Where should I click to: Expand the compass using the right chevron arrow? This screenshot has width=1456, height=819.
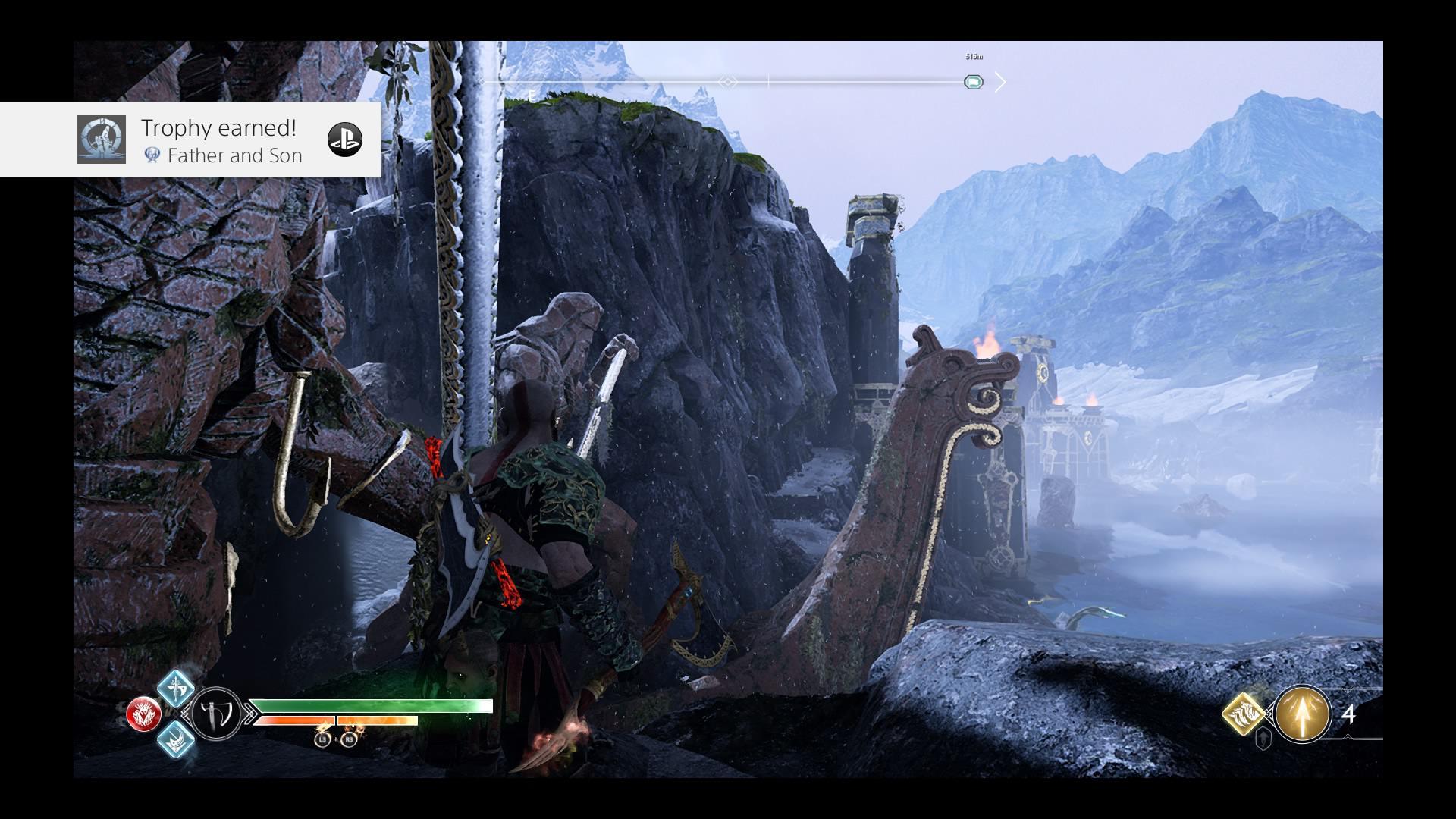[1002, 81]
